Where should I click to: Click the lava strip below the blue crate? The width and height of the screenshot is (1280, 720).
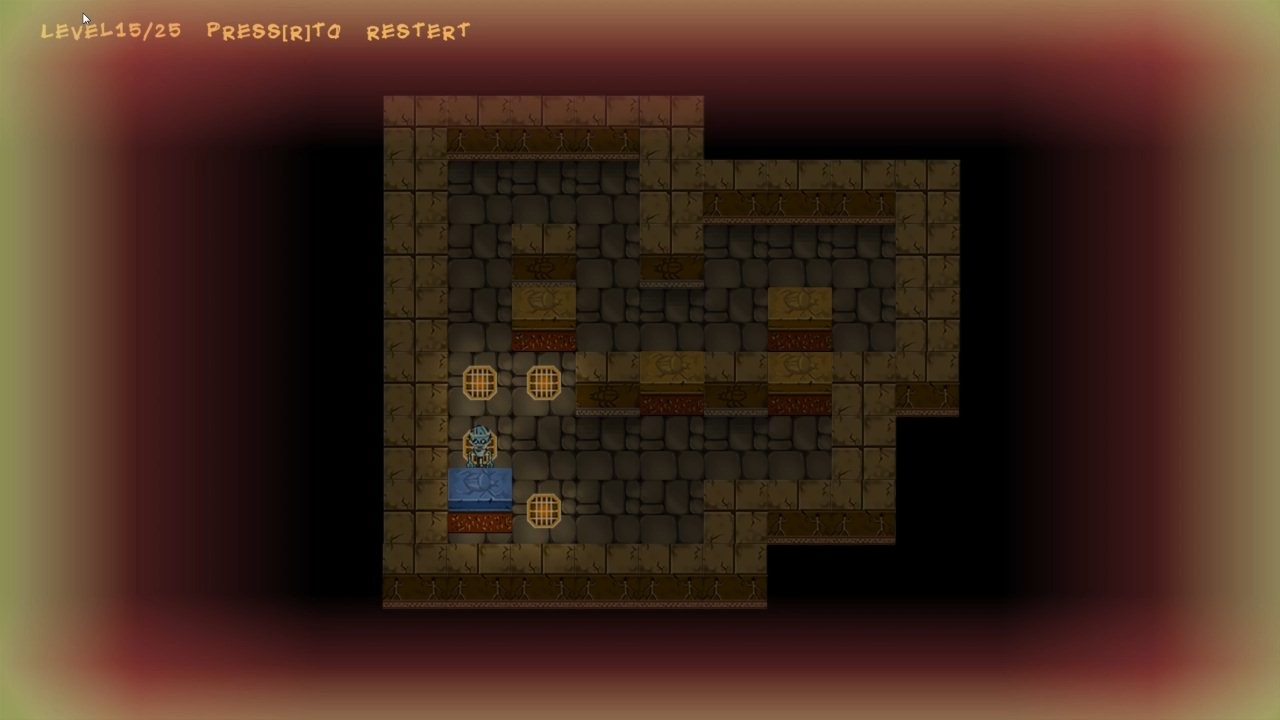click(480, 520)
